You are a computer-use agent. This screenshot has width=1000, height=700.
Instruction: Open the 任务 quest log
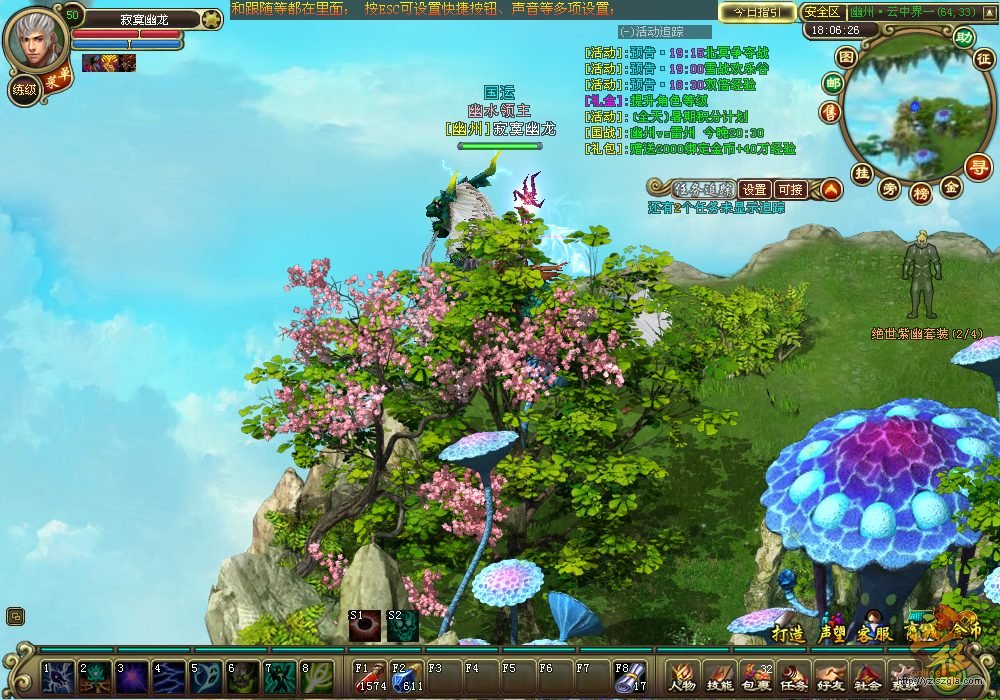click(x=793, y=675)
